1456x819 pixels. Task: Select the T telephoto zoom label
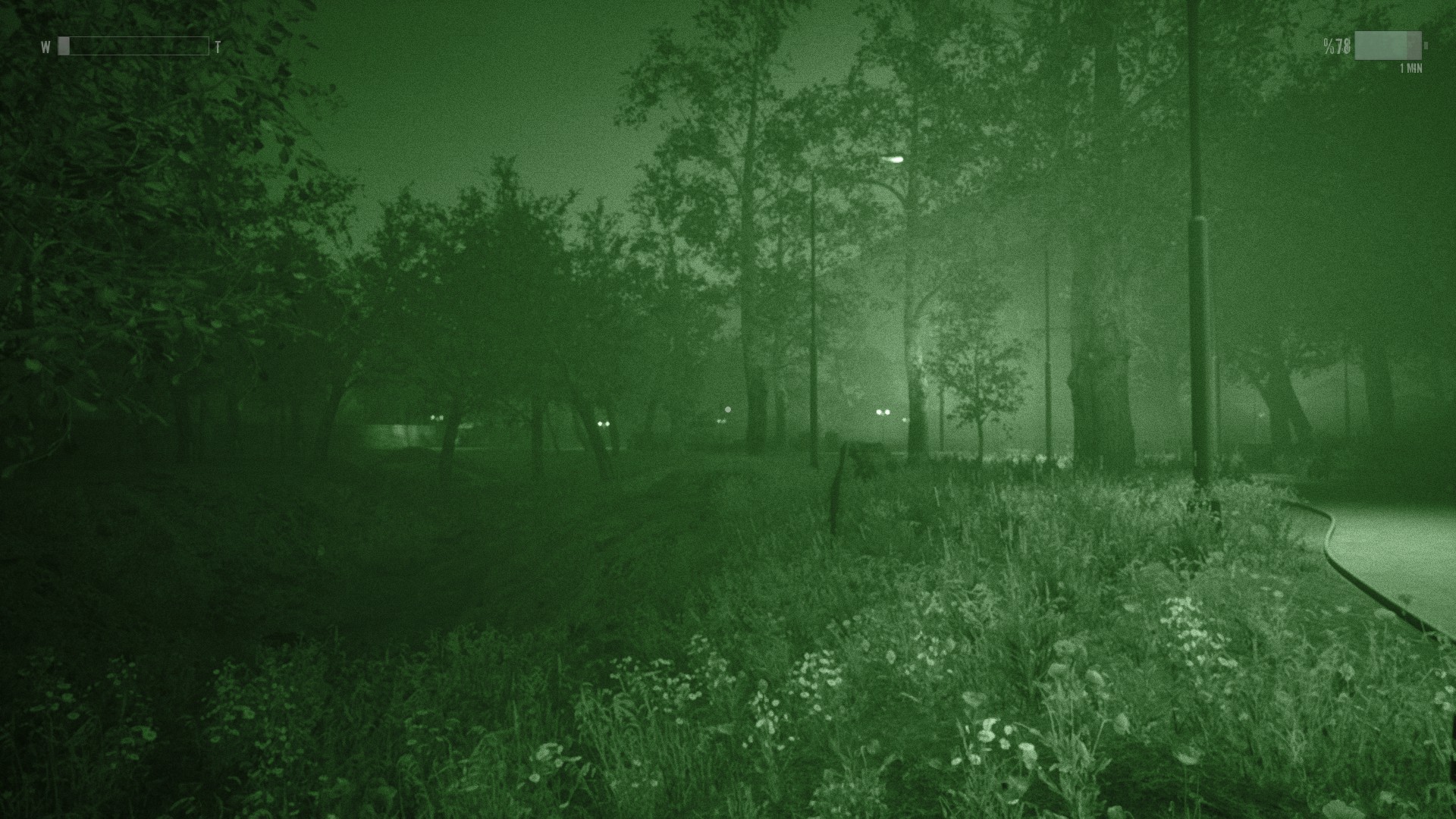[218, 47]
